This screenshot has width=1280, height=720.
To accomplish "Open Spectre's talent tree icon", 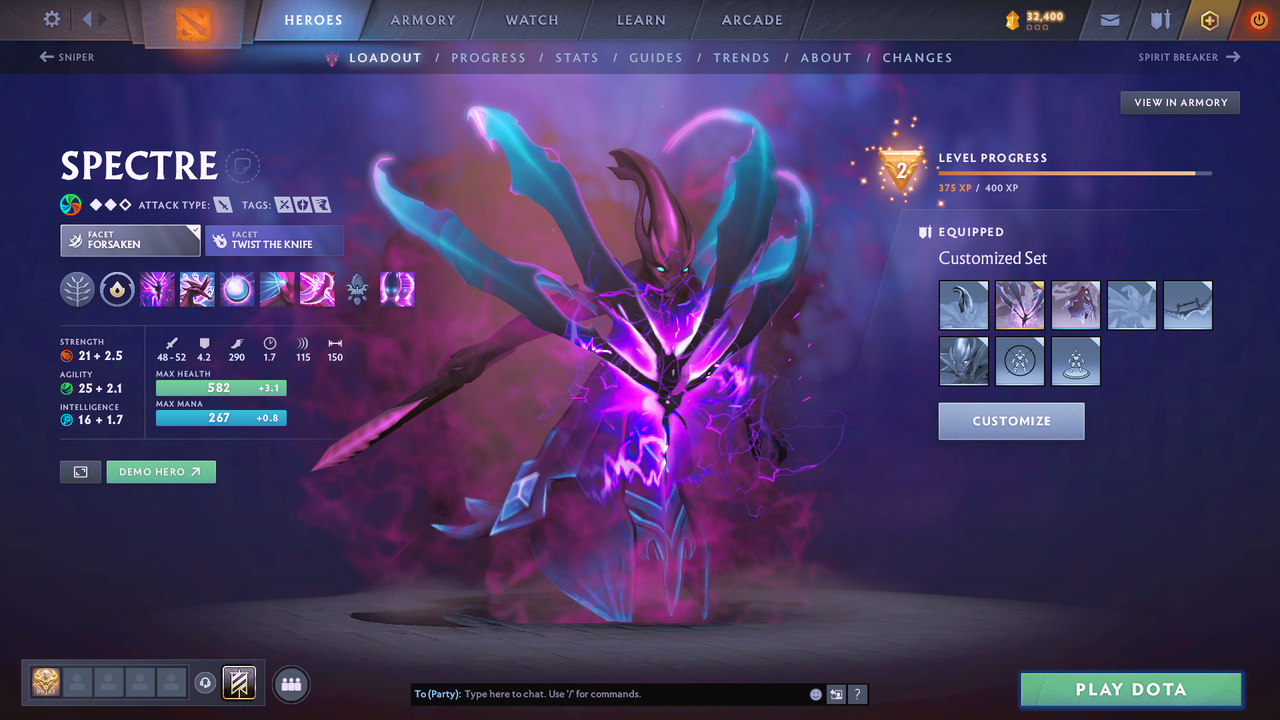I will click(x=77, y=290).
